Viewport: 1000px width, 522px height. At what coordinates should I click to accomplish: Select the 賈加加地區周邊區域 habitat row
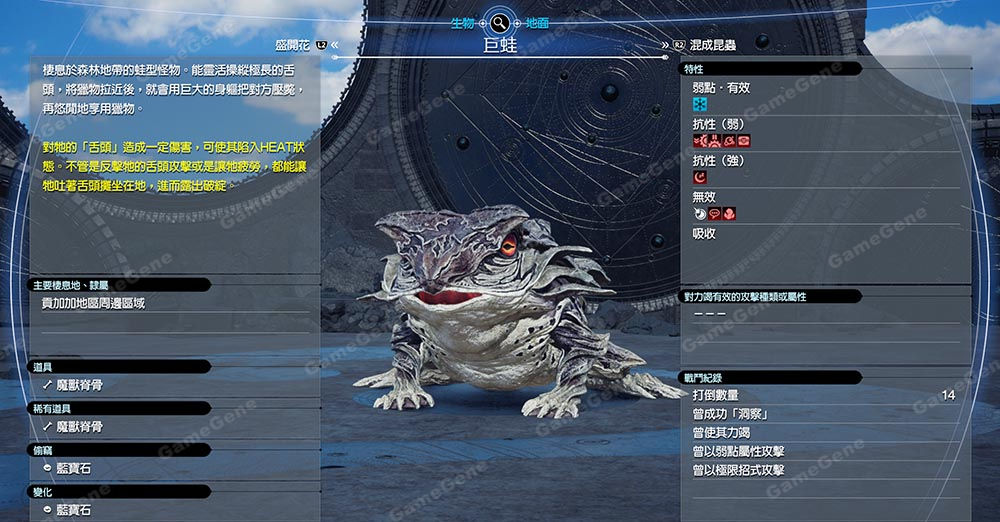(x=93, y=303)
